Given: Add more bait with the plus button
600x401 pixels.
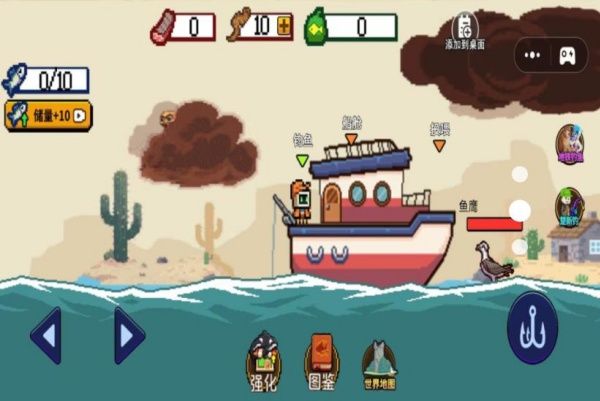Looking at the screenshot, I should click(x=284, y=27).
